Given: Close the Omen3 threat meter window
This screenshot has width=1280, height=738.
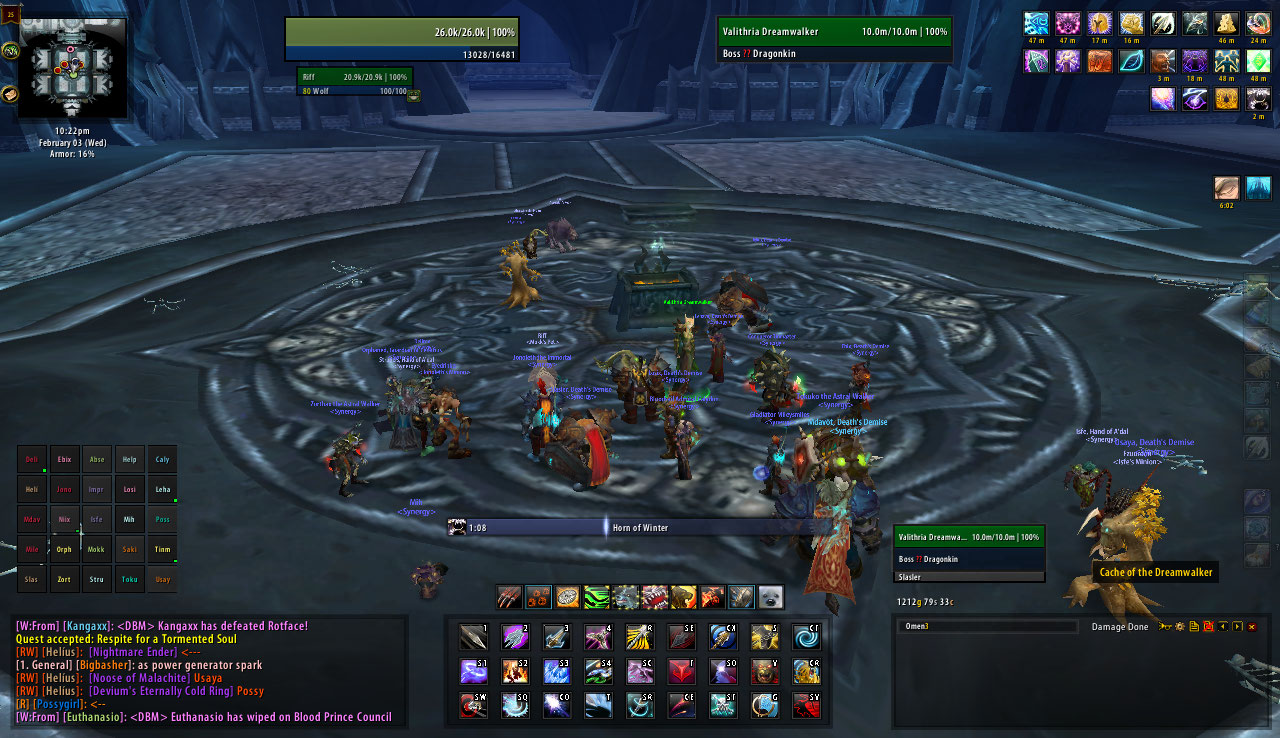Looking at the screenshot, I should (1251, 627).
